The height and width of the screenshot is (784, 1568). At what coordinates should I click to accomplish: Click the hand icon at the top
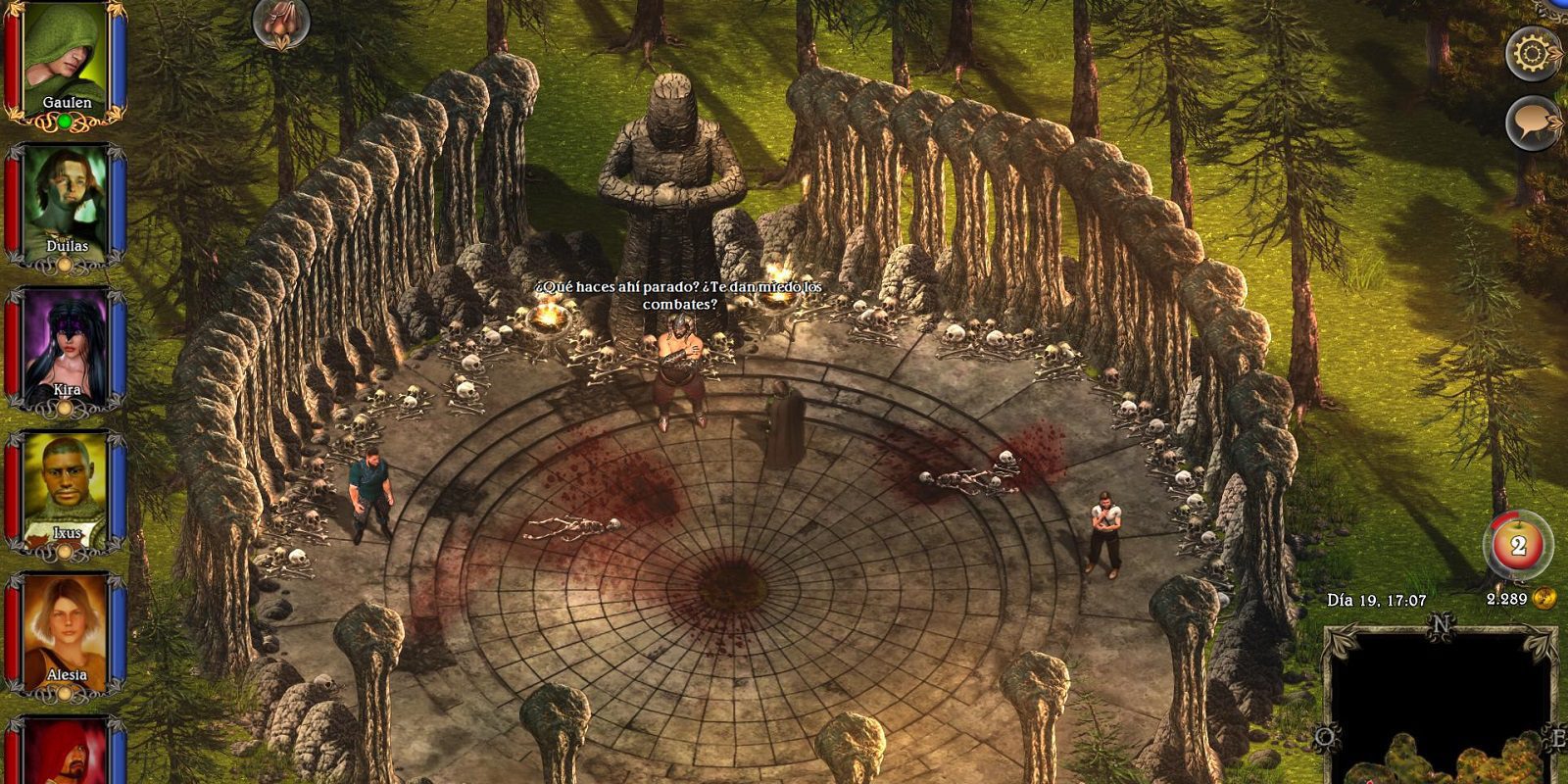[x=281, y=24]
